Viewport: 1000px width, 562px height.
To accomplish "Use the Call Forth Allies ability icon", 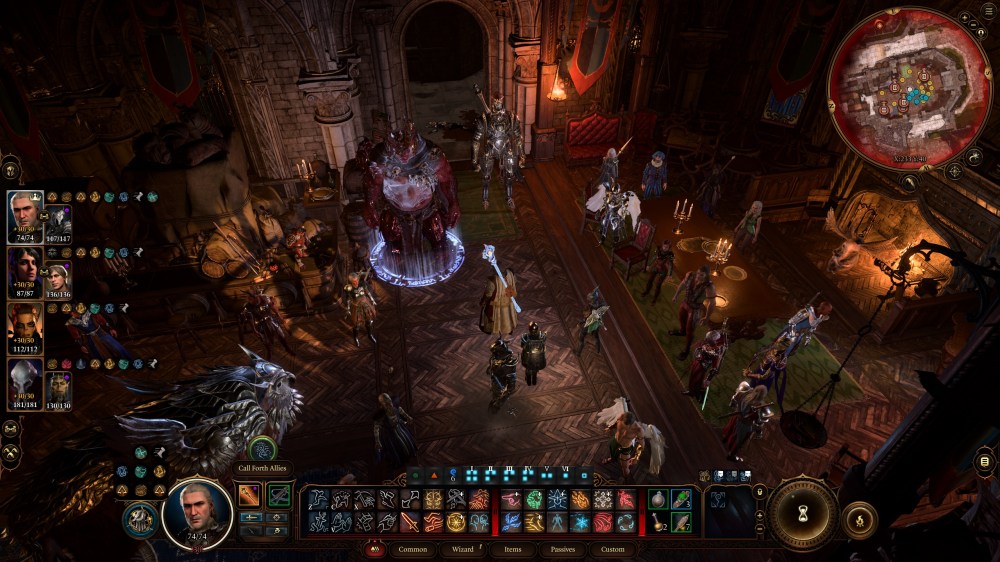I will pyautogui.click(x=261, y=449).
